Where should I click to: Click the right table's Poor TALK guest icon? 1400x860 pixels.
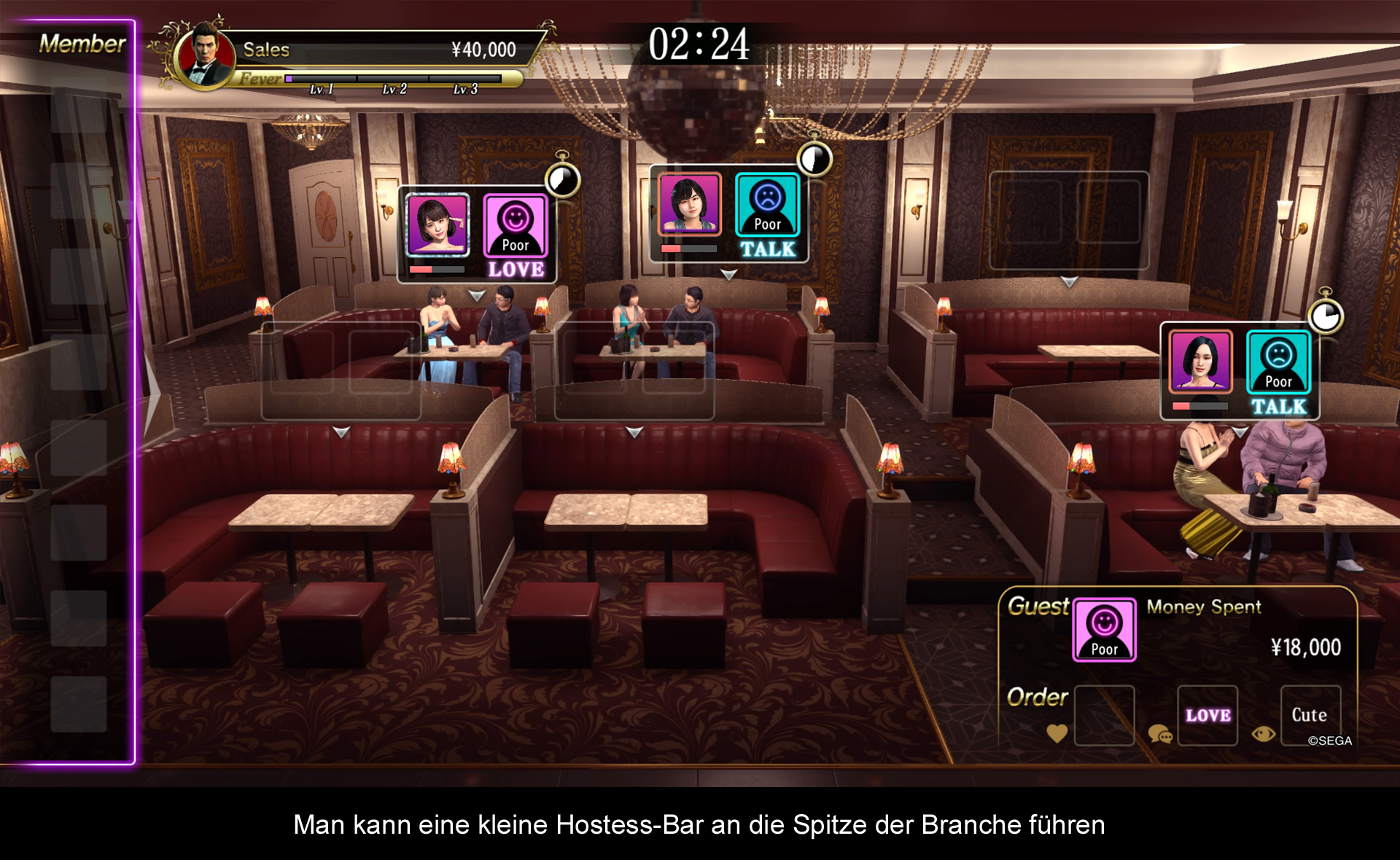(1278, 362)
